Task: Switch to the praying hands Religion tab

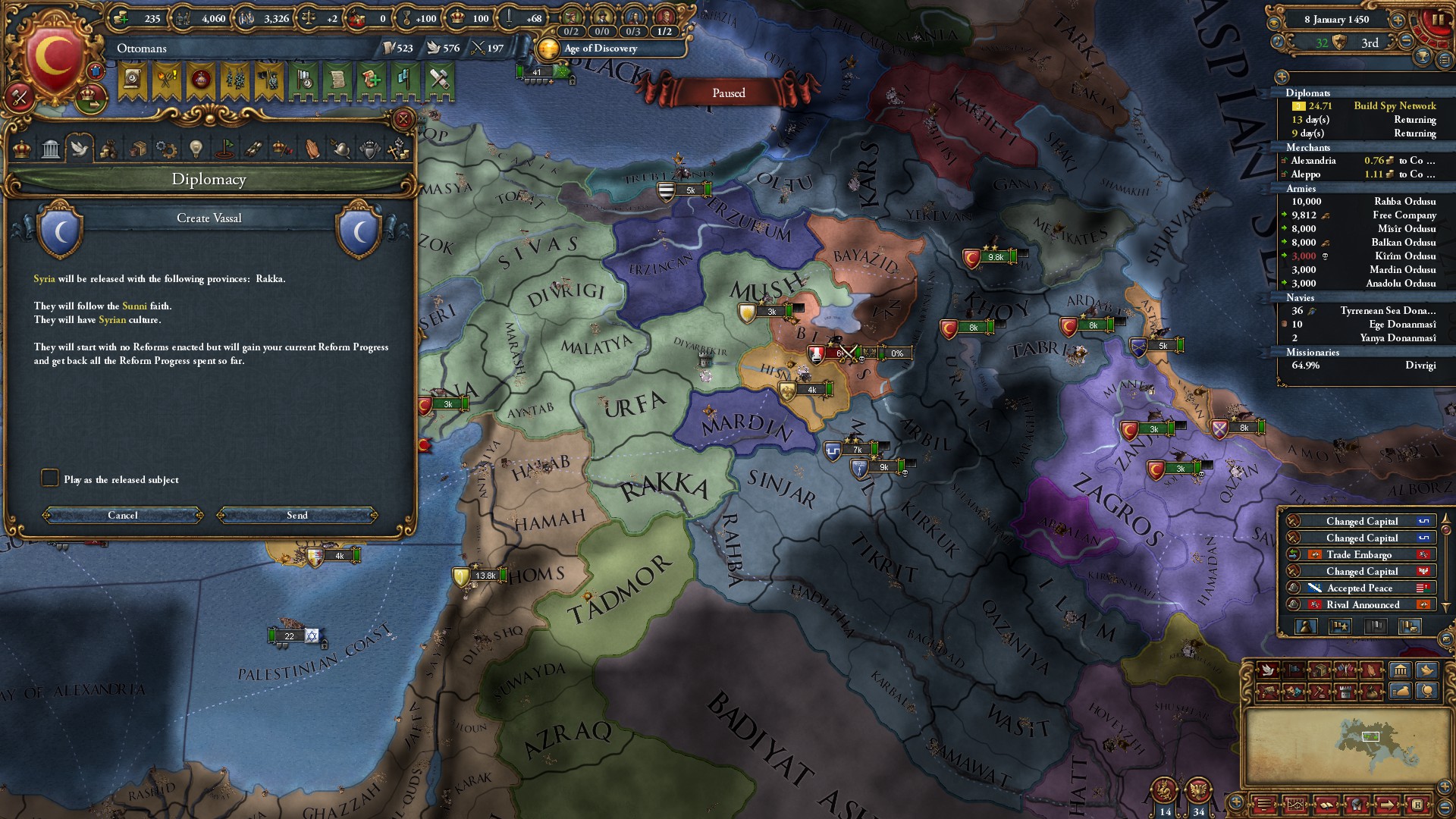Action: point(312,149)
